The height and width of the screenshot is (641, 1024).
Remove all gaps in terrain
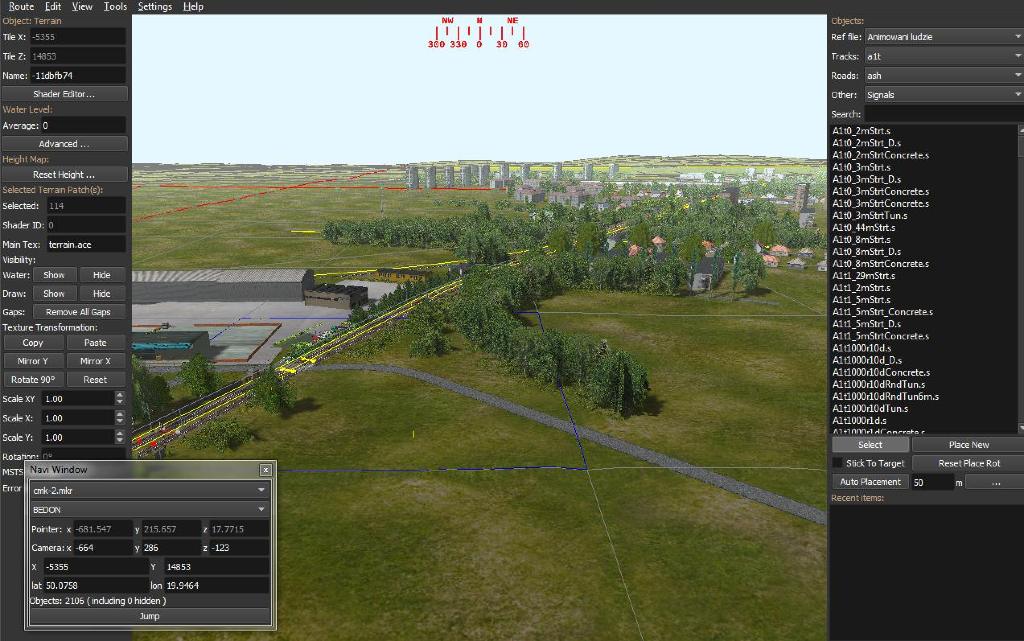pyautogui.click(x=78, y=312)
